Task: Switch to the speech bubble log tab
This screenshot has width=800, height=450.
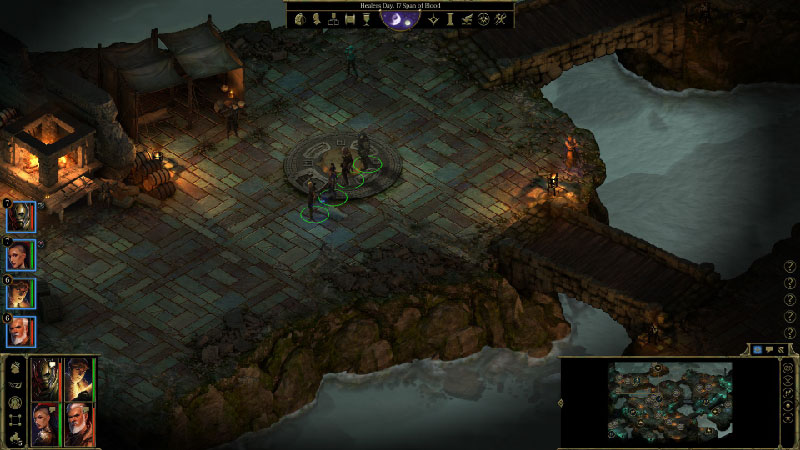Action: coord(769,350)
